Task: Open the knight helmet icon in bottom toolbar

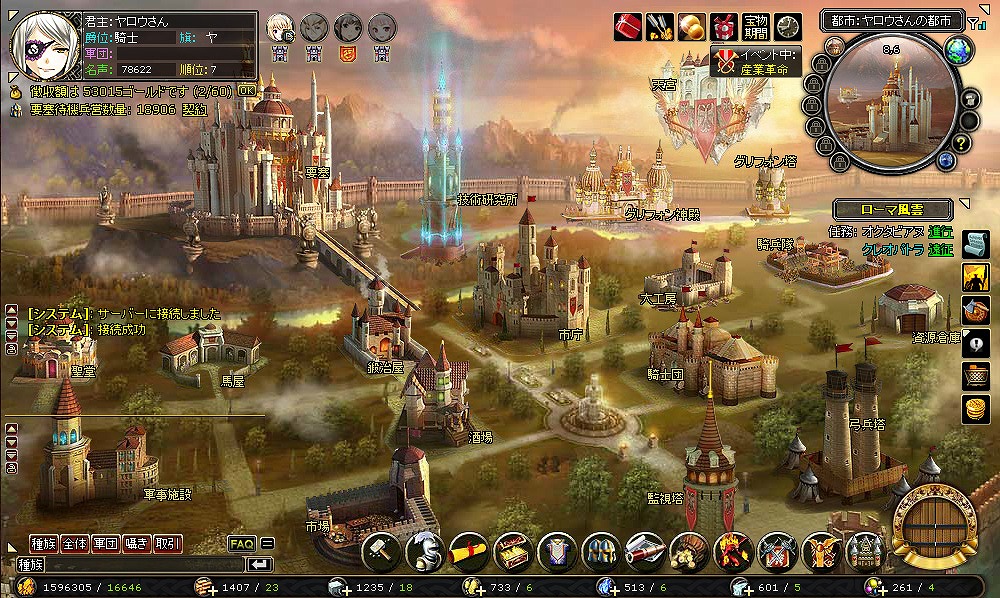Action: (426, 549)
